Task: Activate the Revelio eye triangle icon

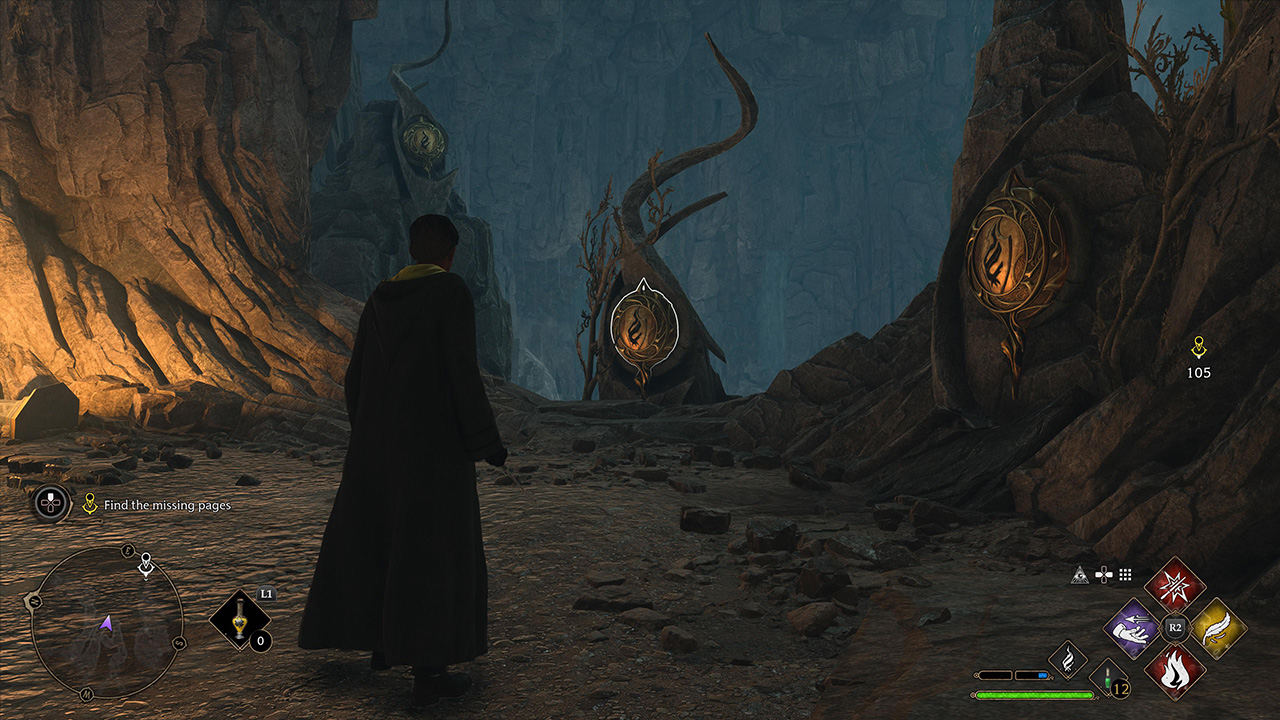Action: coord(1080,574)
